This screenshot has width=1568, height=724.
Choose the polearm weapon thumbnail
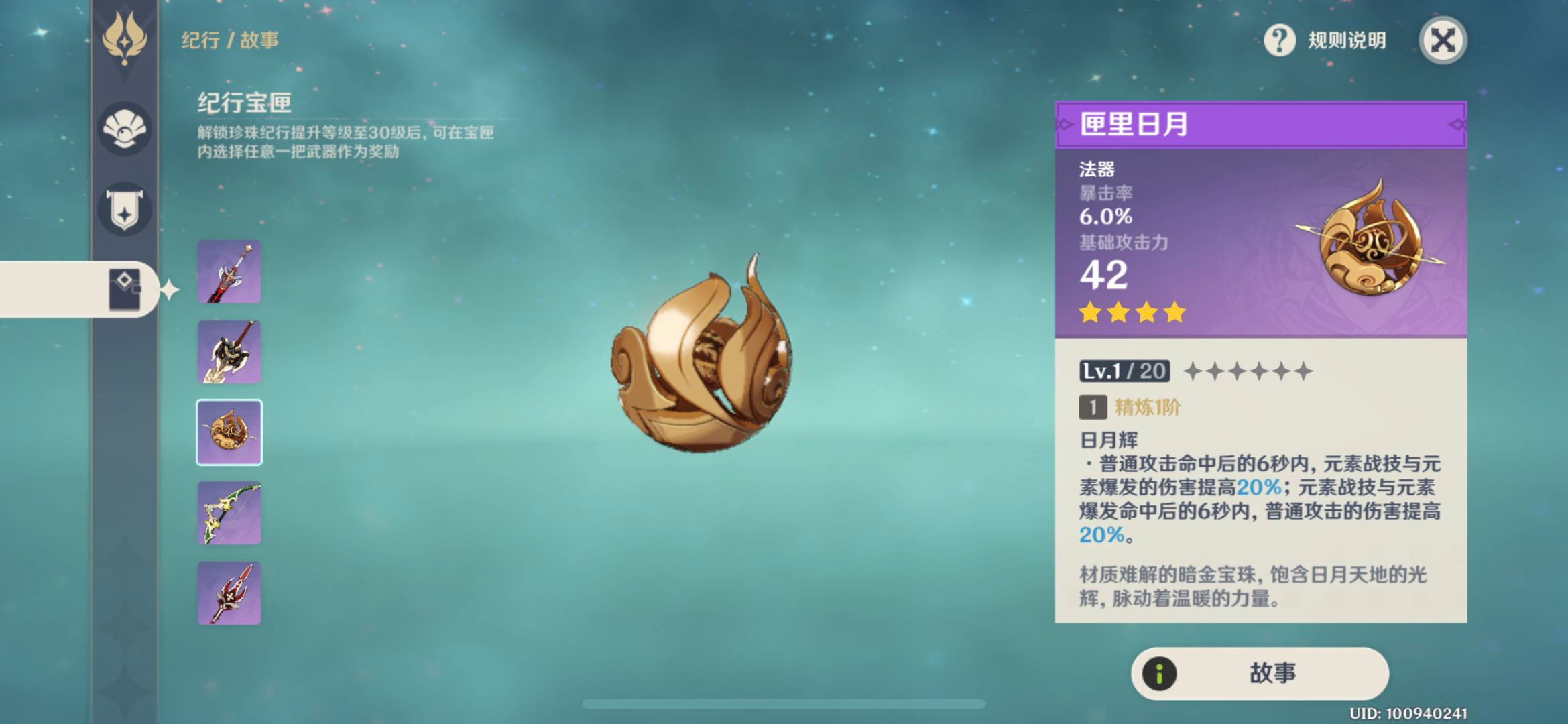229,352
